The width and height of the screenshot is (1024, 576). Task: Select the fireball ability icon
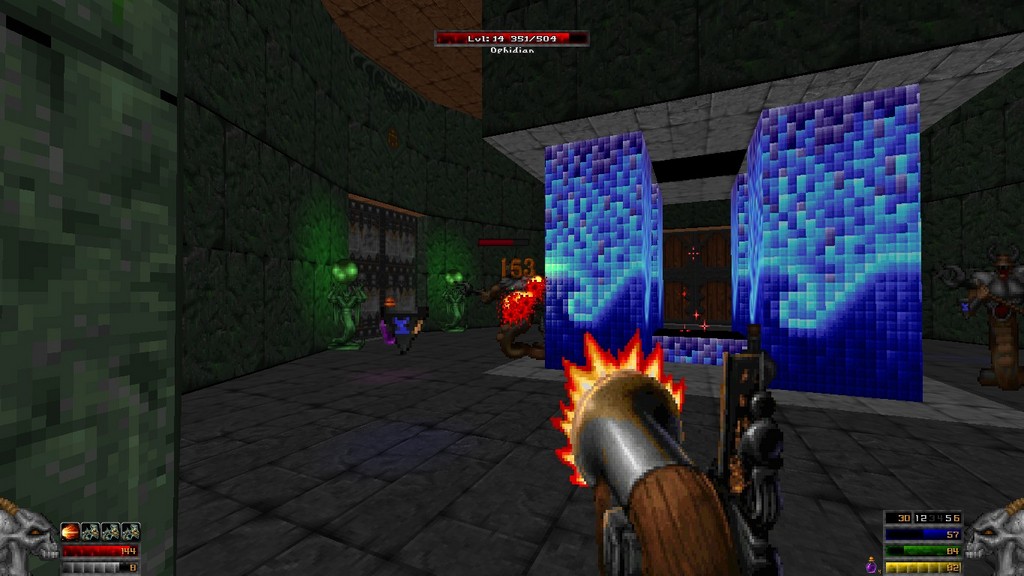pos(71,531)
